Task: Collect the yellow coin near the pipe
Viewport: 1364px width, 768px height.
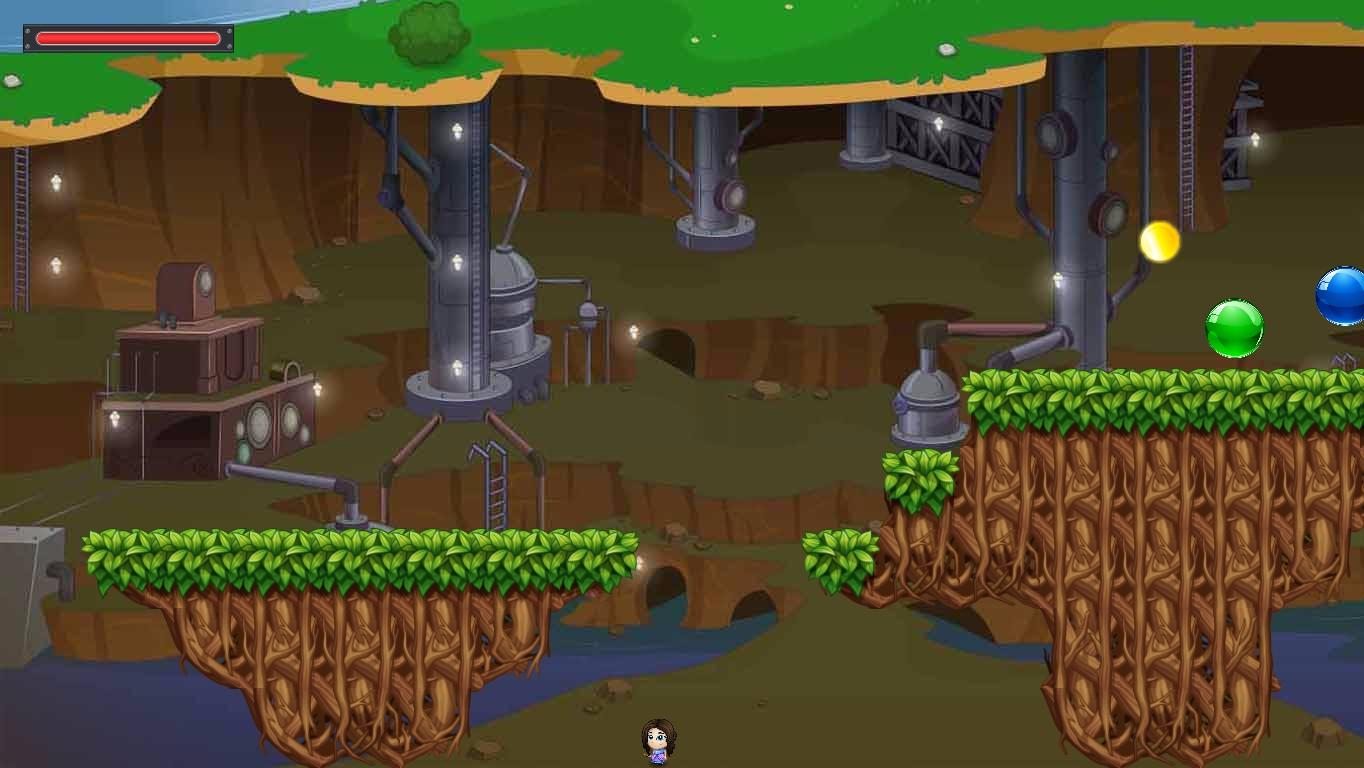Action: click(x=1158, y=240)
